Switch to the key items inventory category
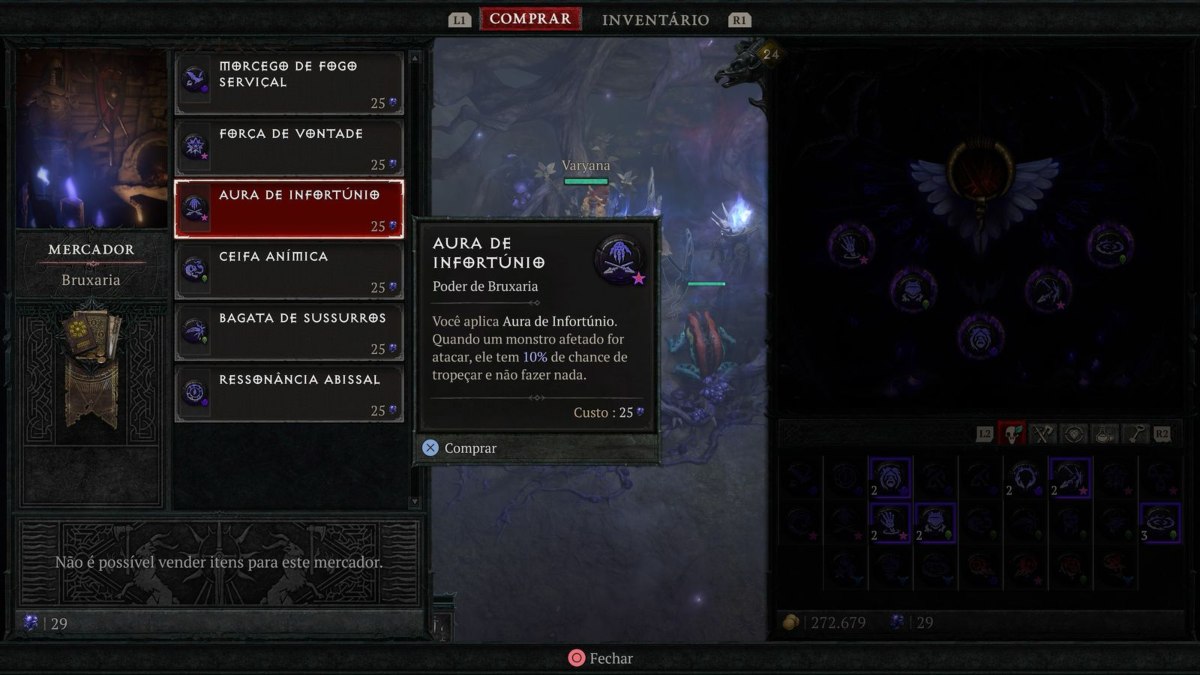 point(1137,434)
